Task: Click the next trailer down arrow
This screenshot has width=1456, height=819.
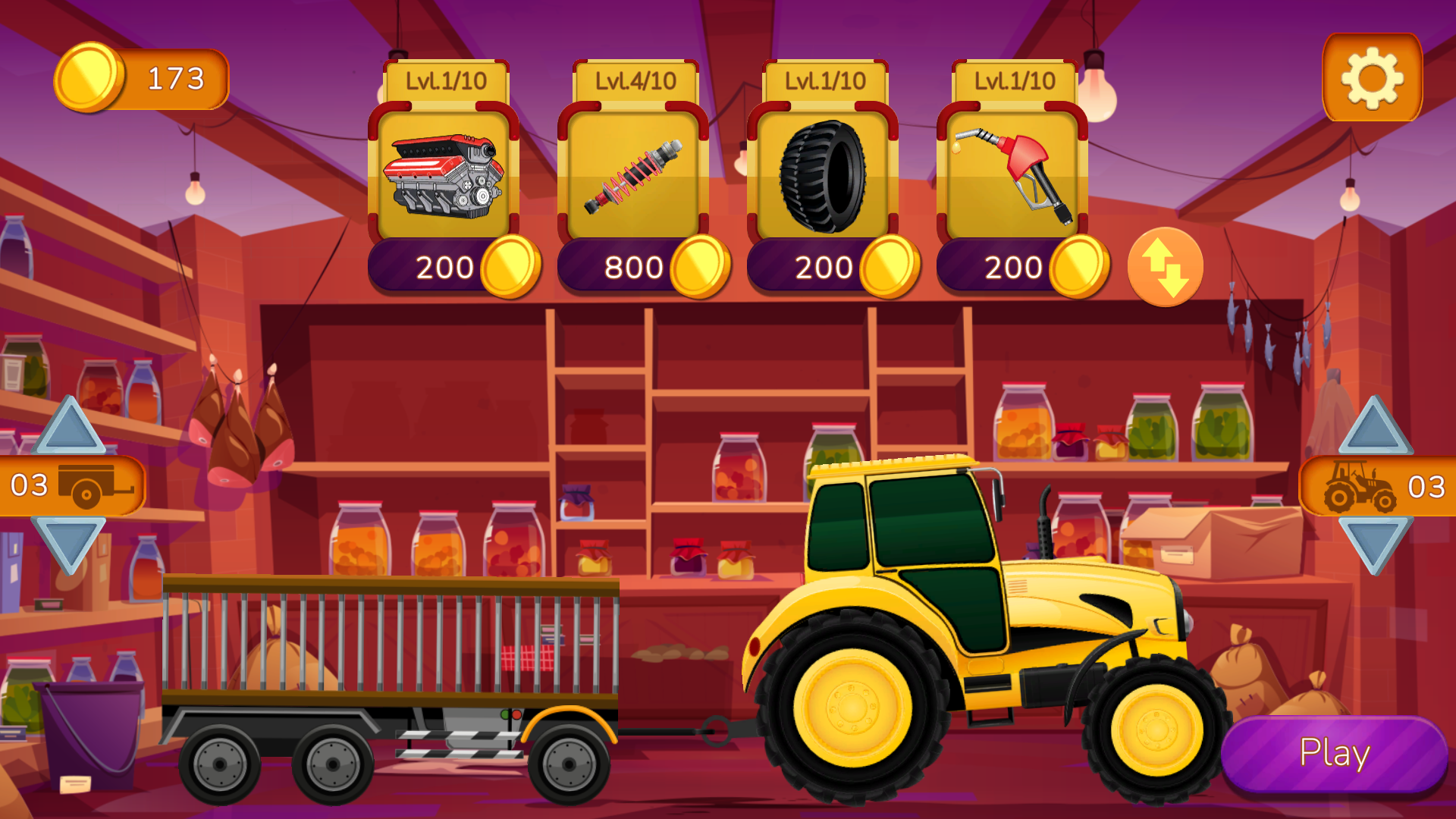Action: tap(67, 542)
